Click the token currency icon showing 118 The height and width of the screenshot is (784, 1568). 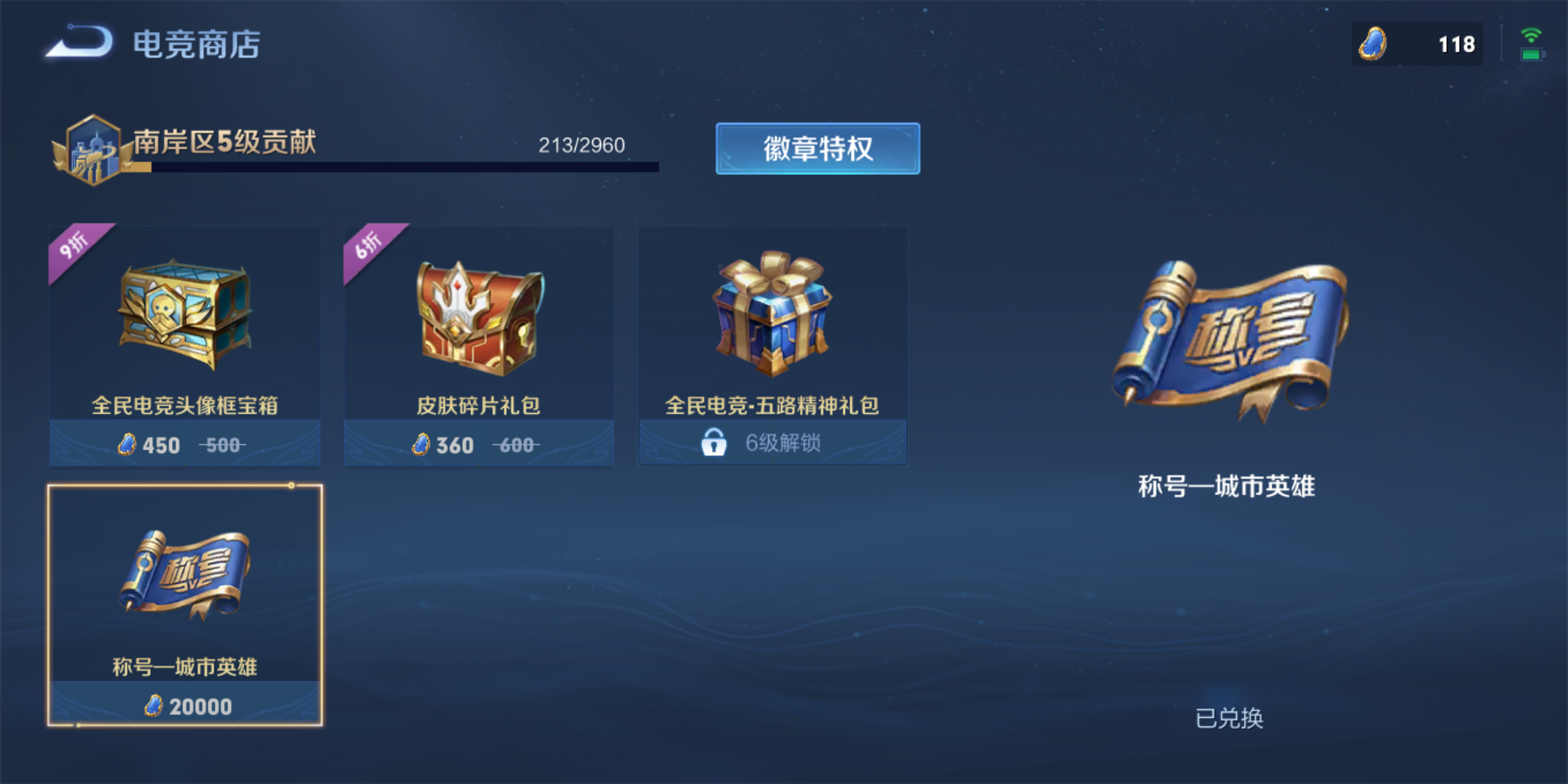(1372, 45)
